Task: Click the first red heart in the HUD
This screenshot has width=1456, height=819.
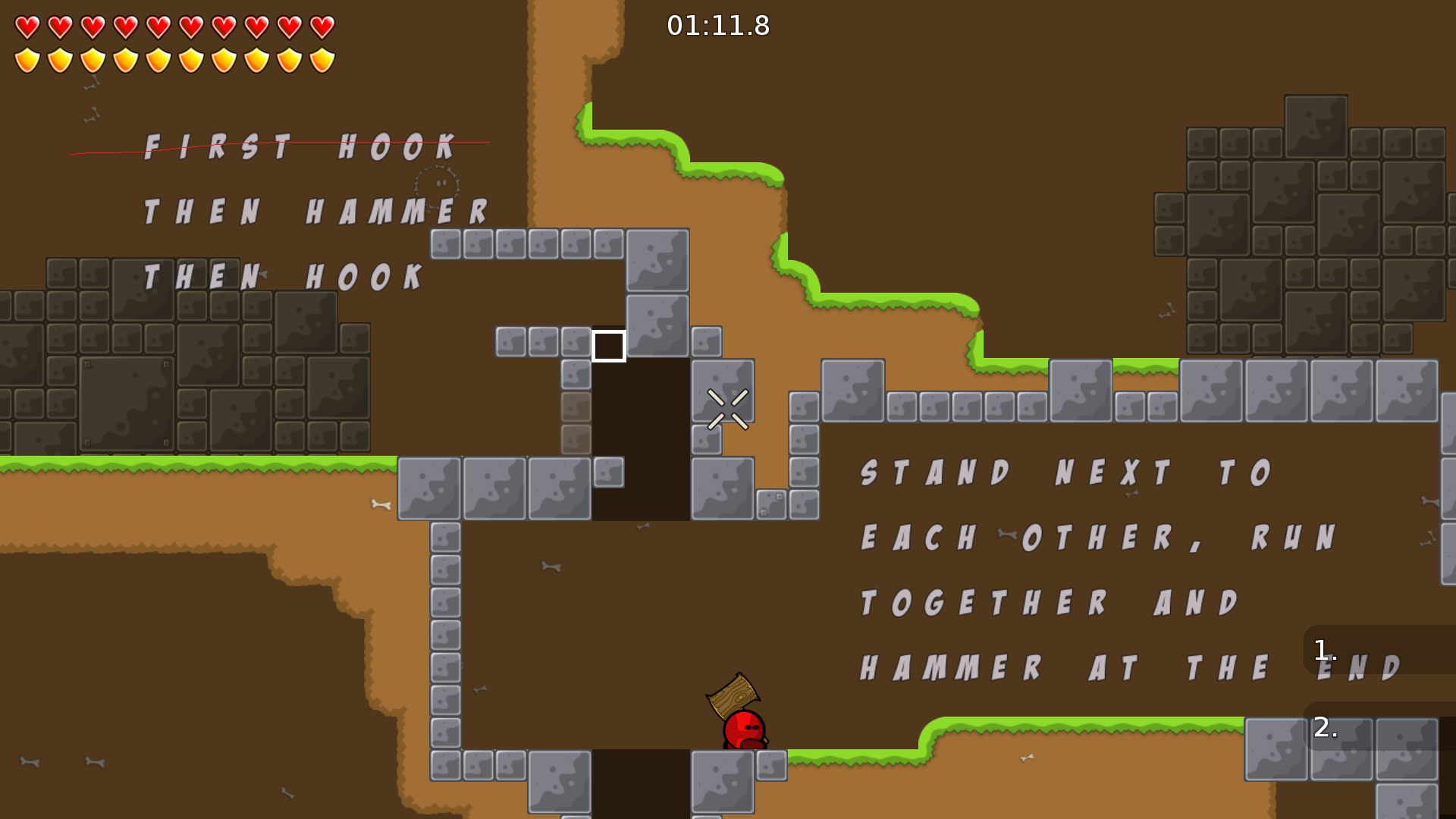Action: pyautogui.click(x=28, y=26)
